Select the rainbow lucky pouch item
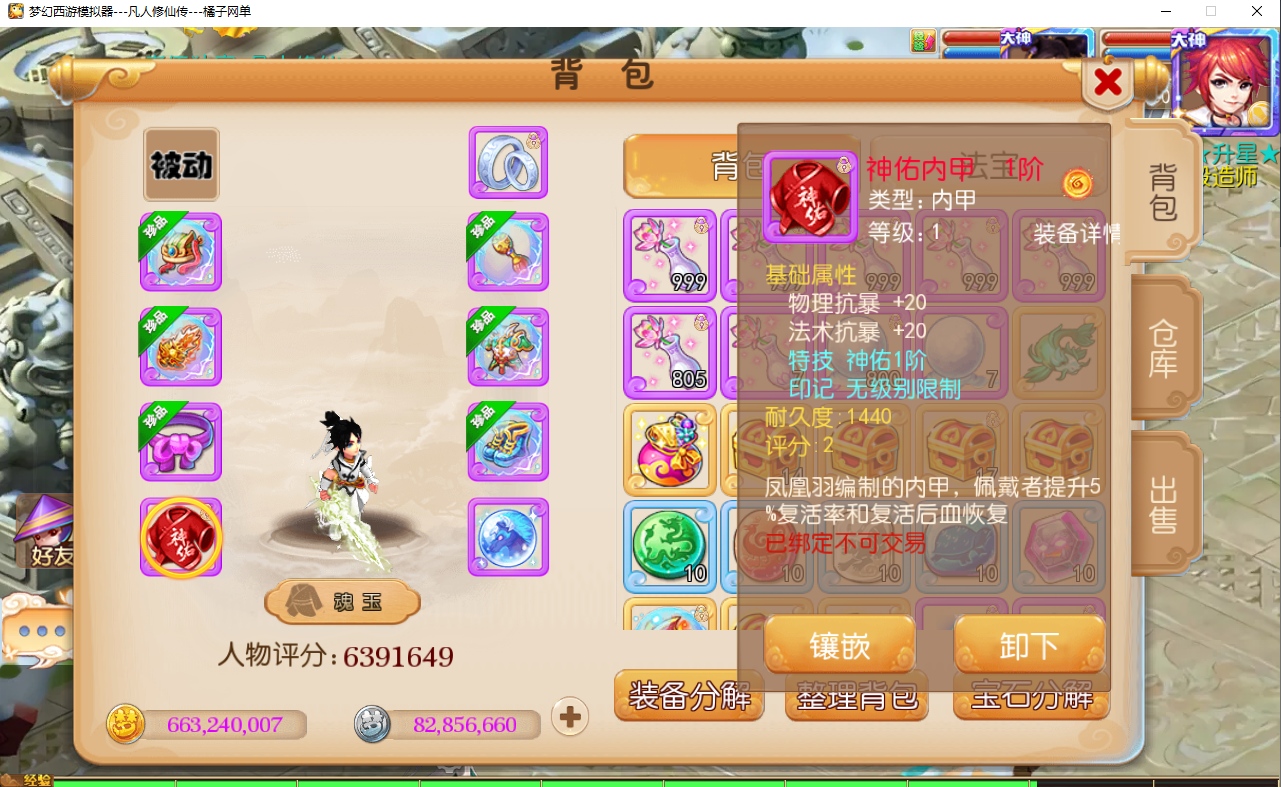This screenshot has width=1281, height=787. 669,449
